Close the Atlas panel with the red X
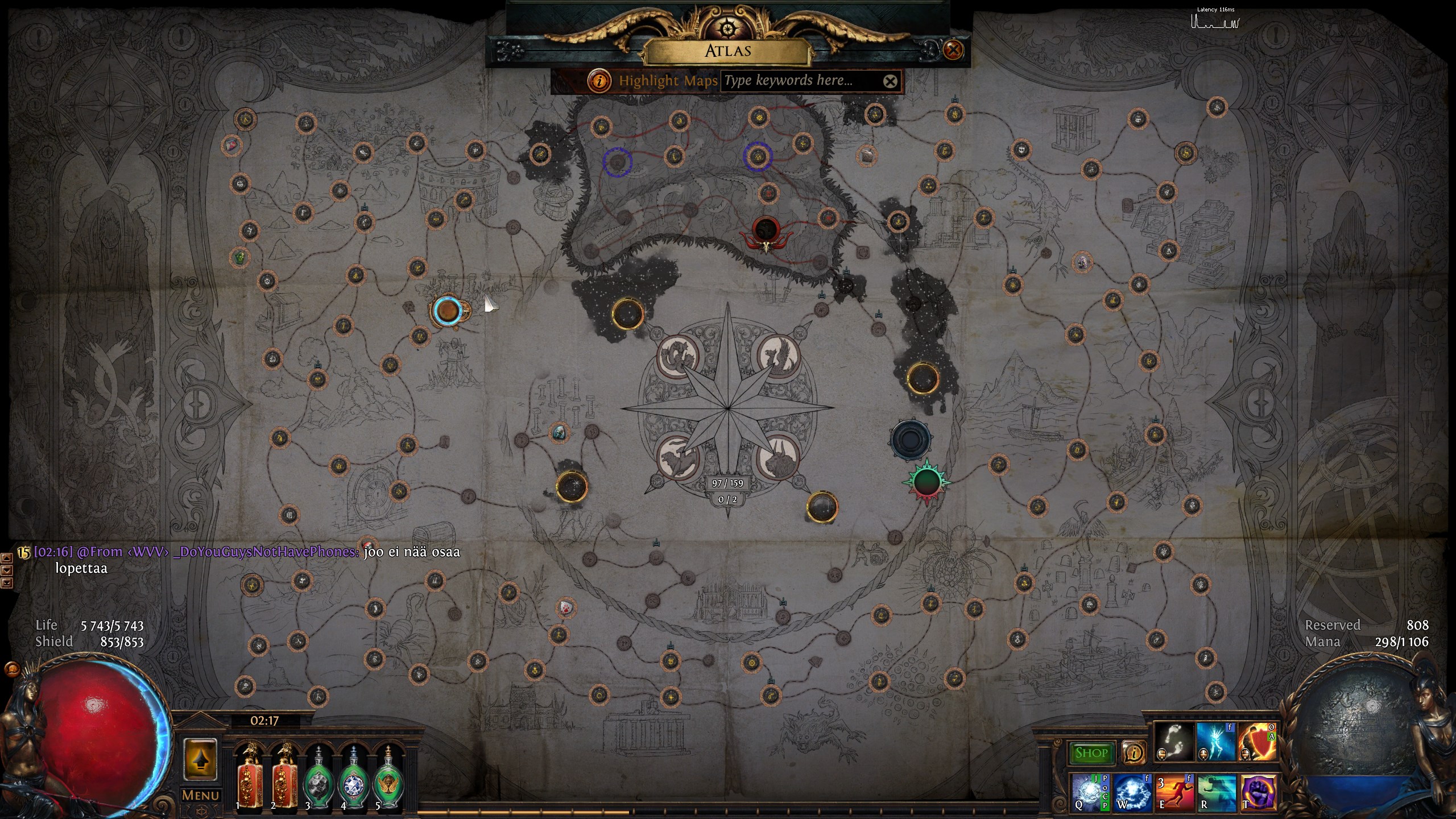Image resolution: width=1456 pixels, height=819 pixels. click(953, 50)
